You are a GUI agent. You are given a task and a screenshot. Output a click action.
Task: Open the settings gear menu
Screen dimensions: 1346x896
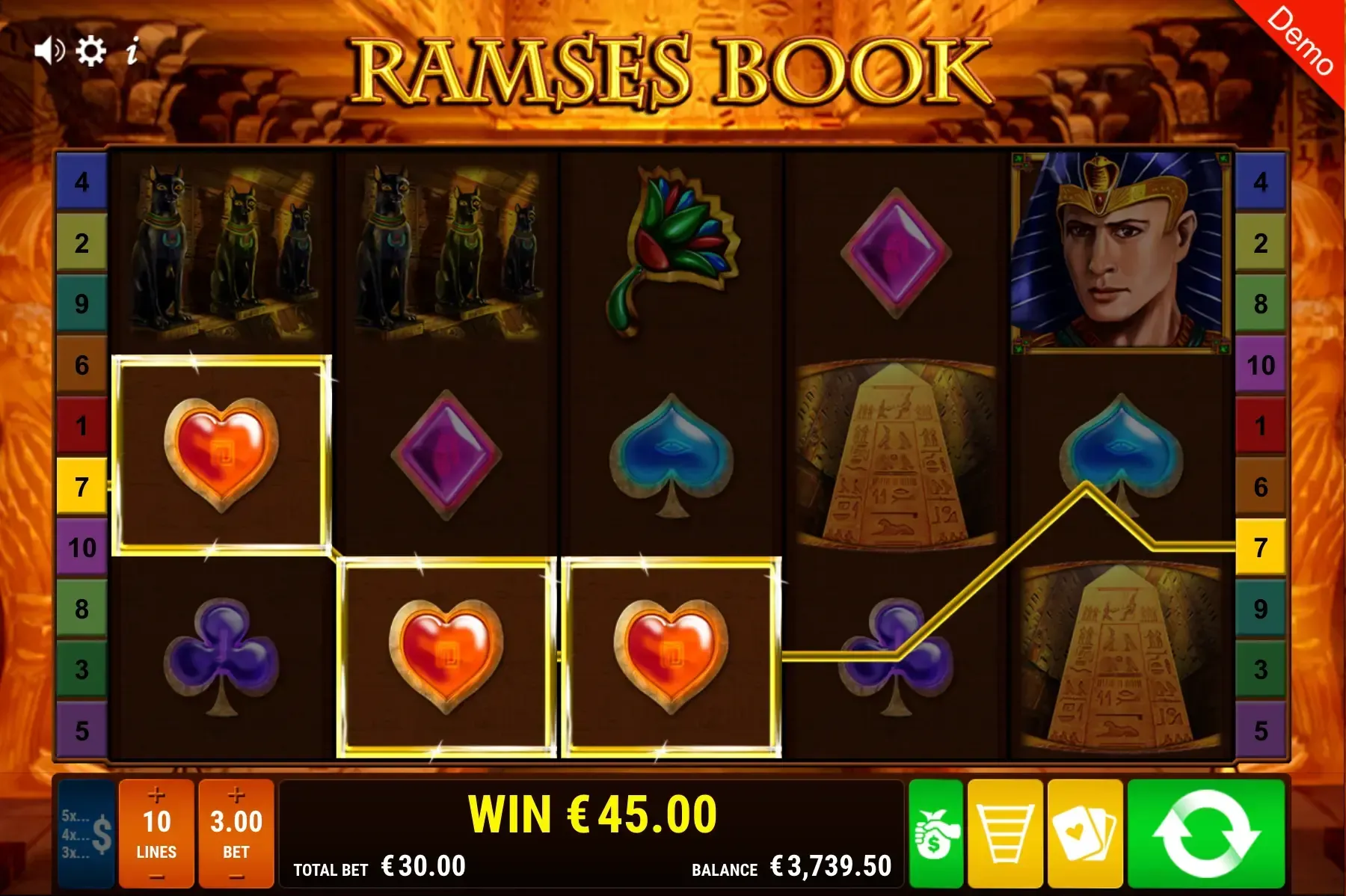click(x=90, y=51)
